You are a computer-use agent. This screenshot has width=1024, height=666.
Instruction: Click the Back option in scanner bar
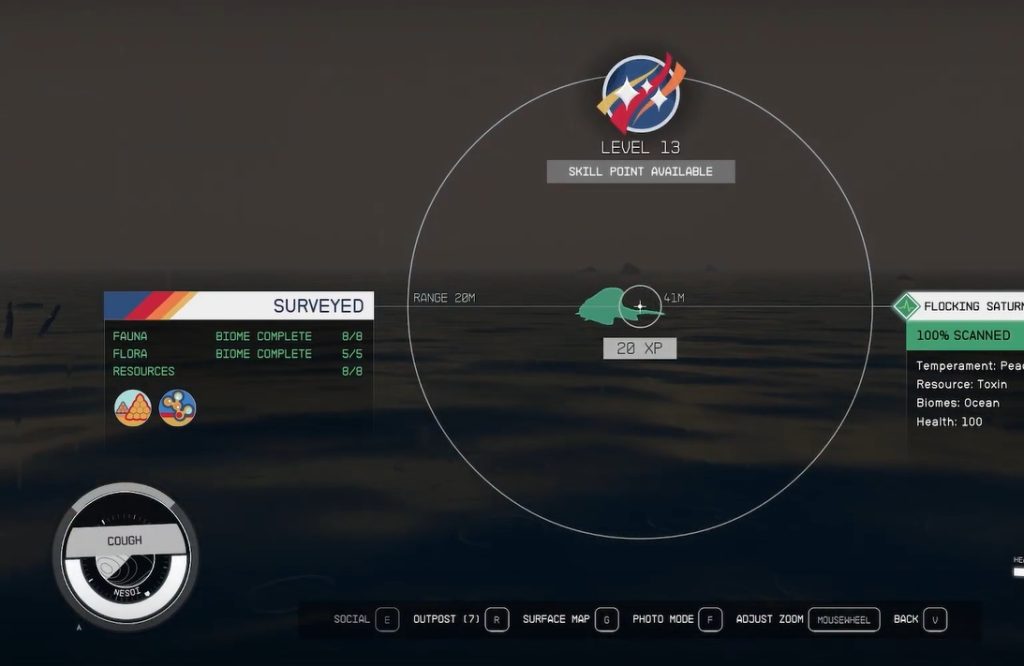click(920, 619)
